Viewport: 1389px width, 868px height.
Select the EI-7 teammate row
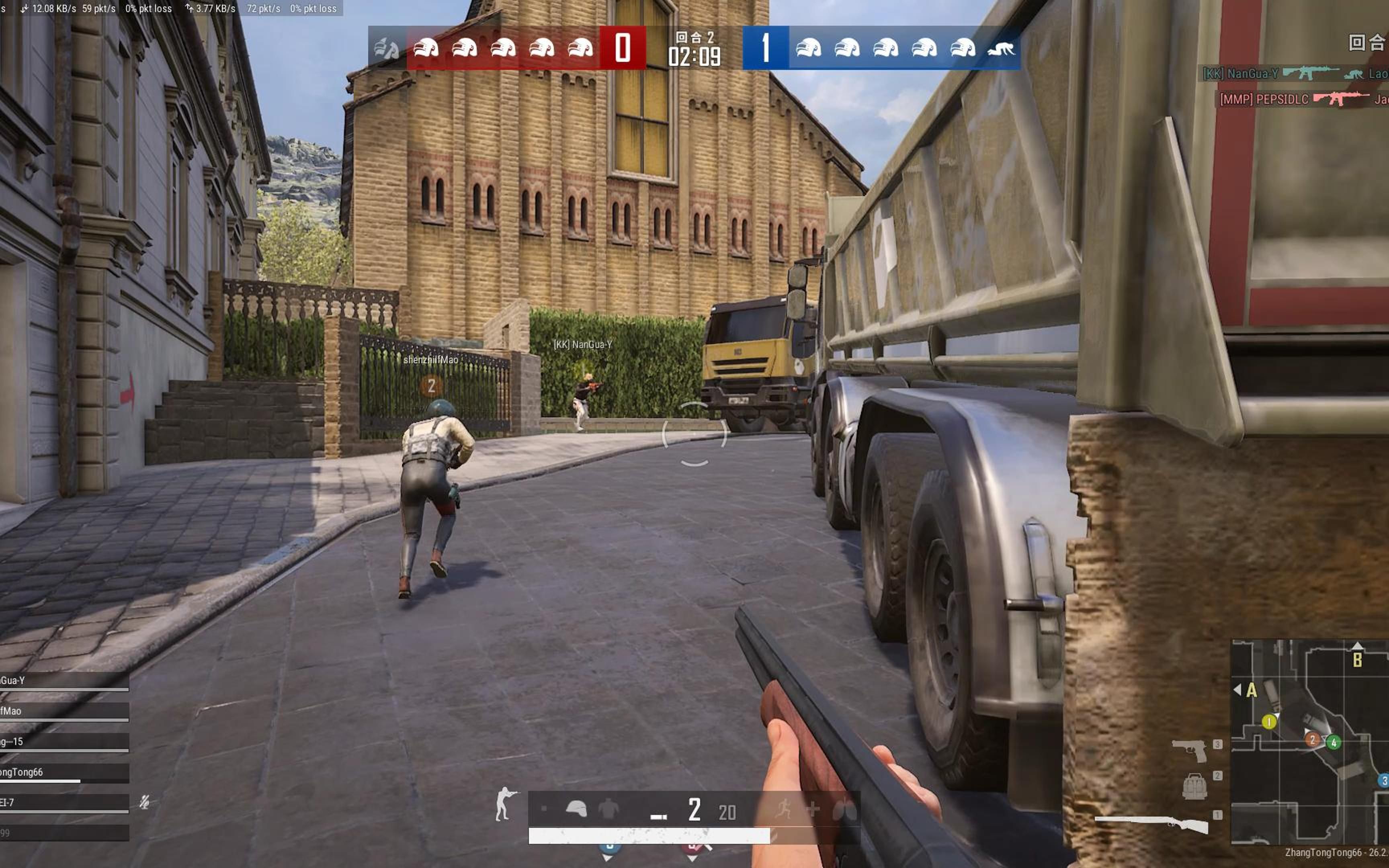click(x=63, y=802)
